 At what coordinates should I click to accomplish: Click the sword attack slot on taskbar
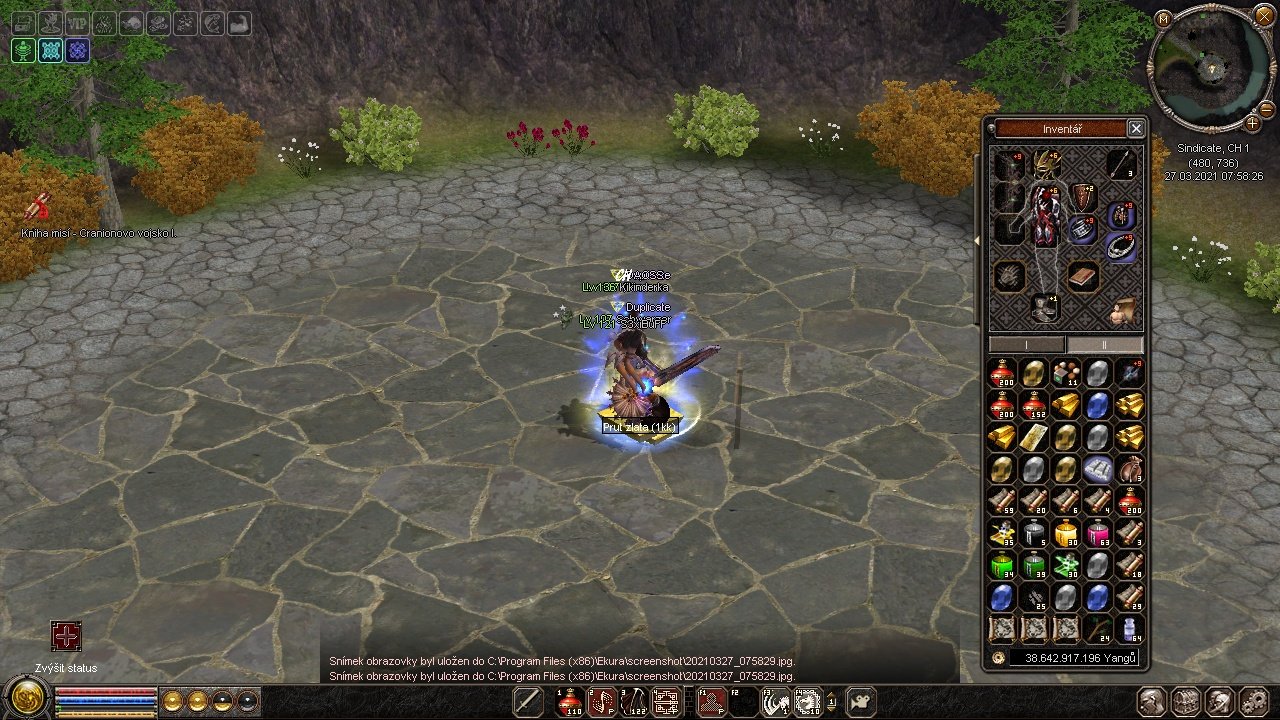(527, 702)
